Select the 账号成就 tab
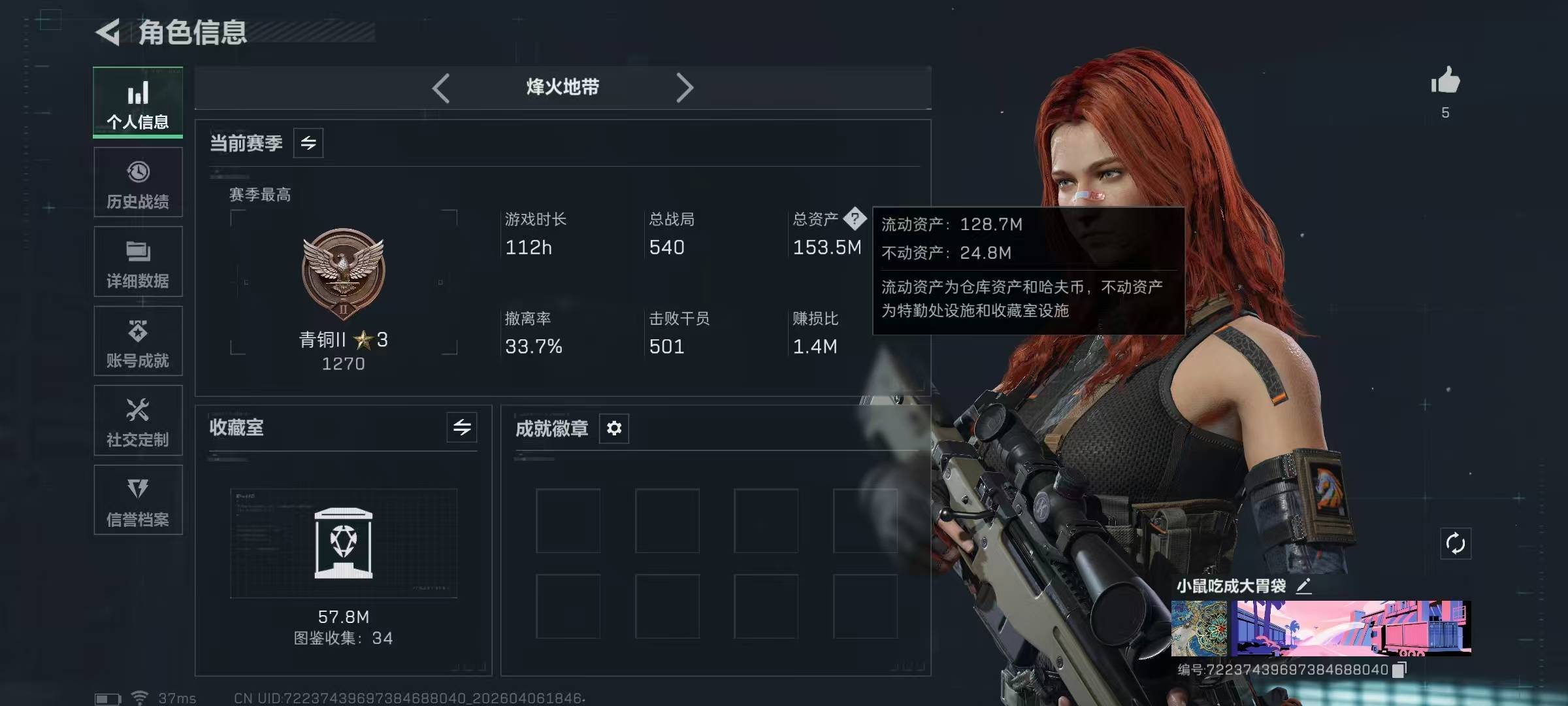The width and height of the screenshot is (1568, 706). 138,342
